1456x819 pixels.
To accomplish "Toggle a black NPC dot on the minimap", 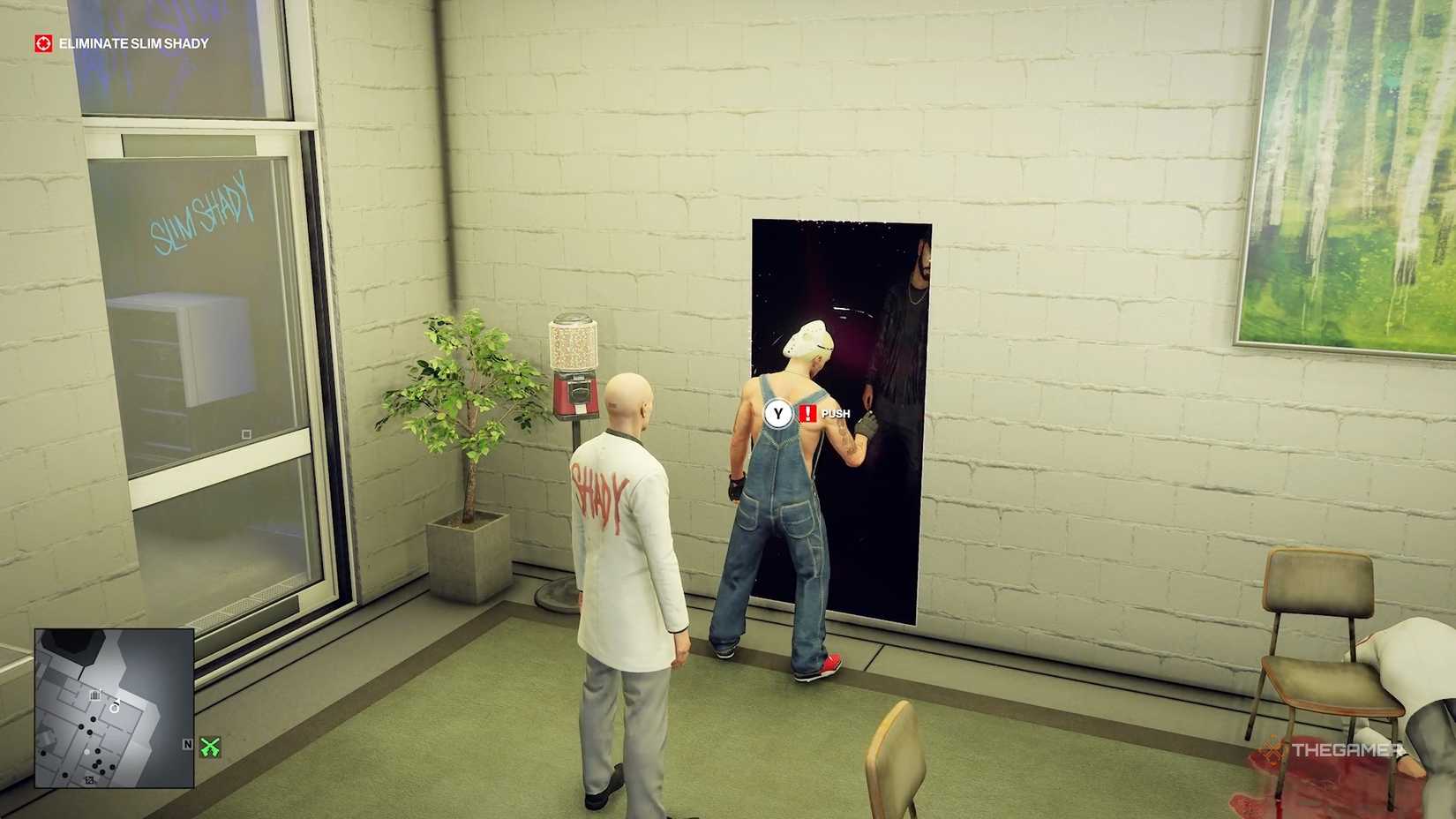I will (x=93, y=718).
